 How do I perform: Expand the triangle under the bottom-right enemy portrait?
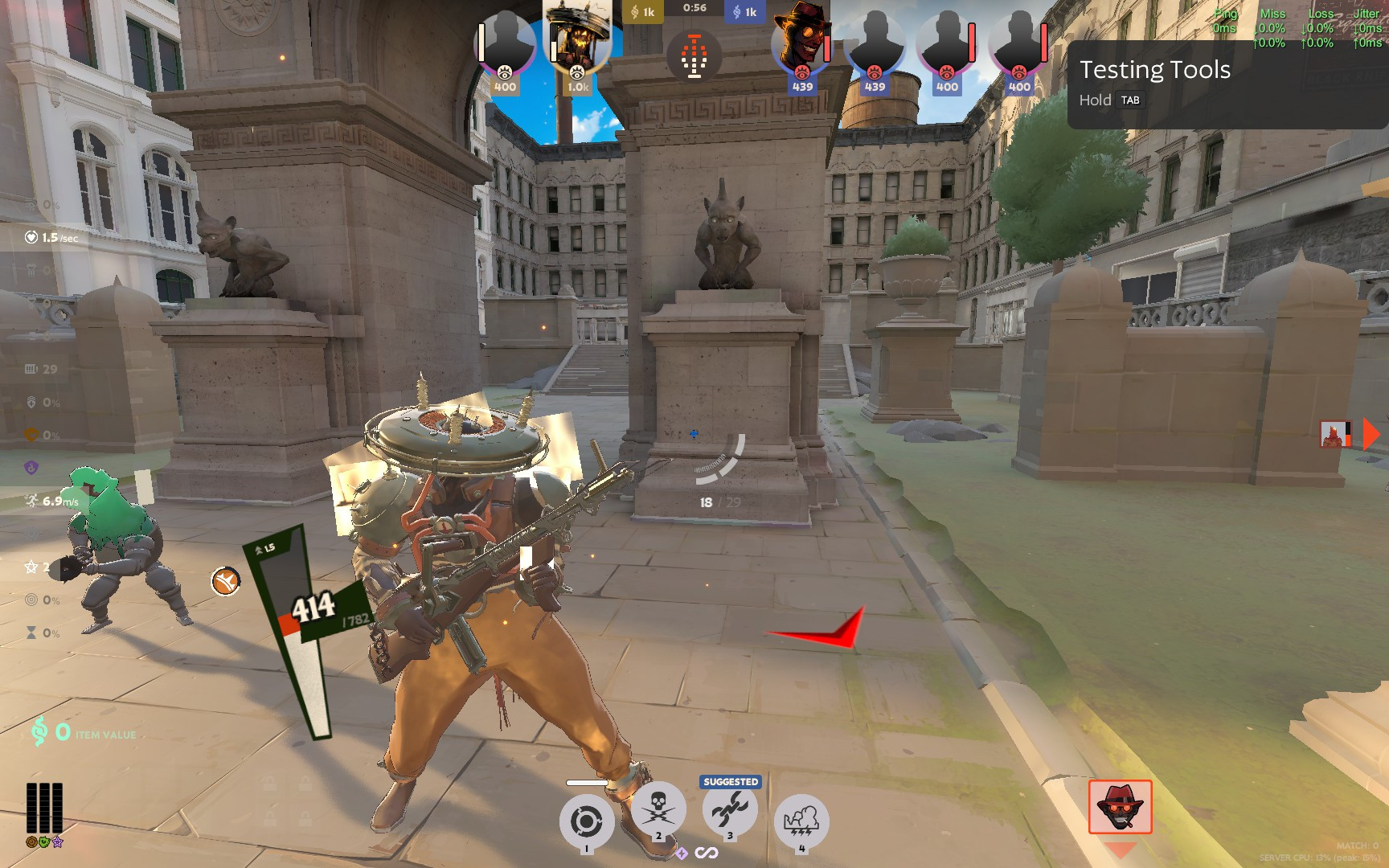pyautogui.click(x=1121, y=849)
